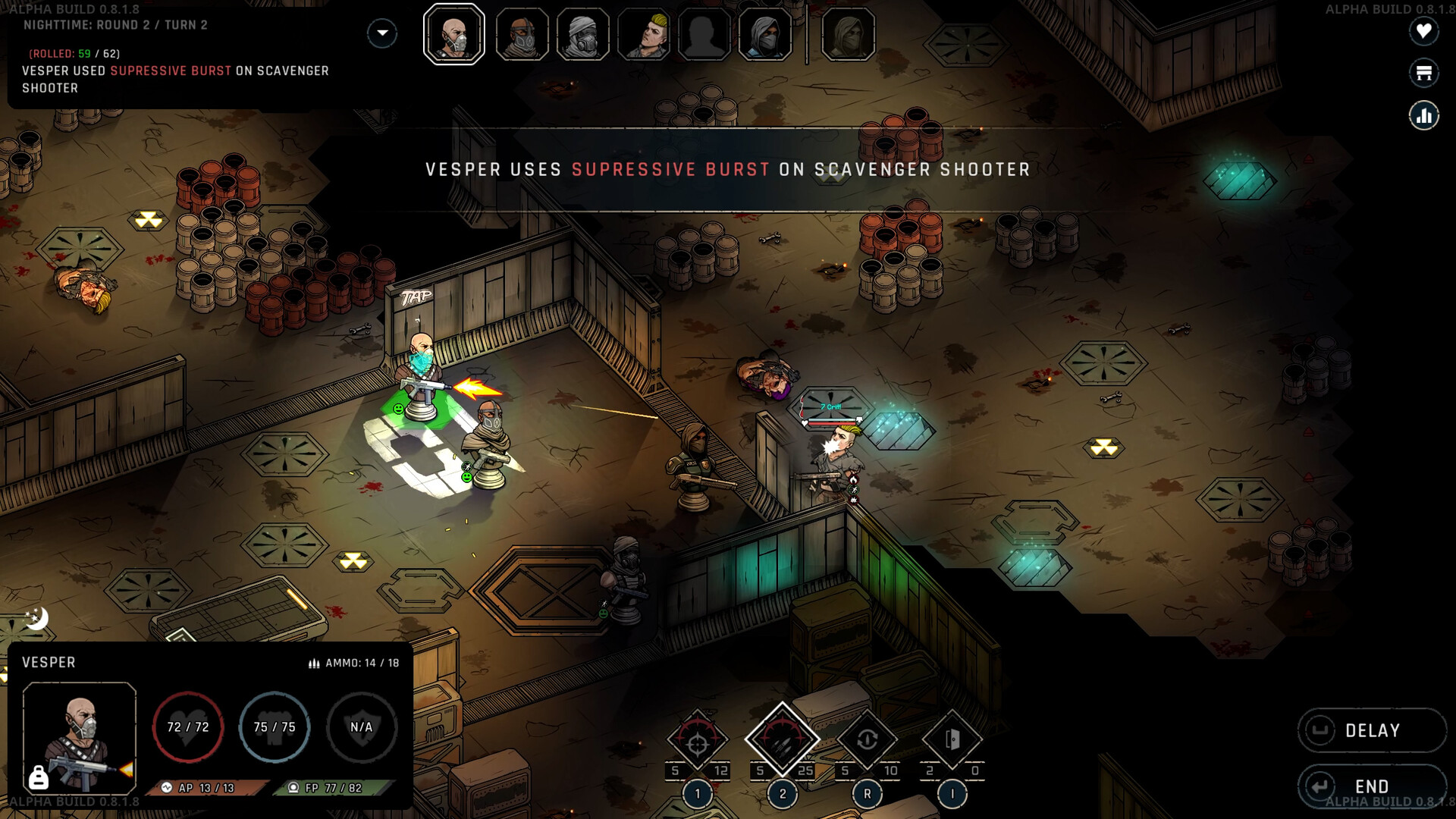Image resolution: width=1456 pixels, height=819 pixels.
Task: Open the bar chart statistics icon
Action: pos(1423,116)
